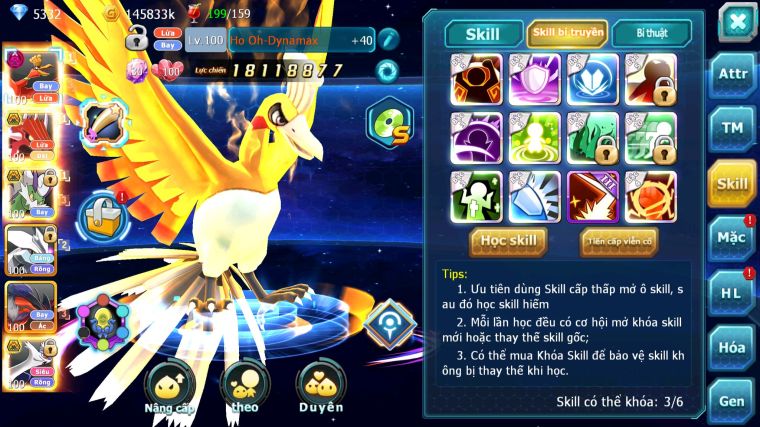Tap the Học skill button
Screen dimensions: 760x427
[508, 240]
